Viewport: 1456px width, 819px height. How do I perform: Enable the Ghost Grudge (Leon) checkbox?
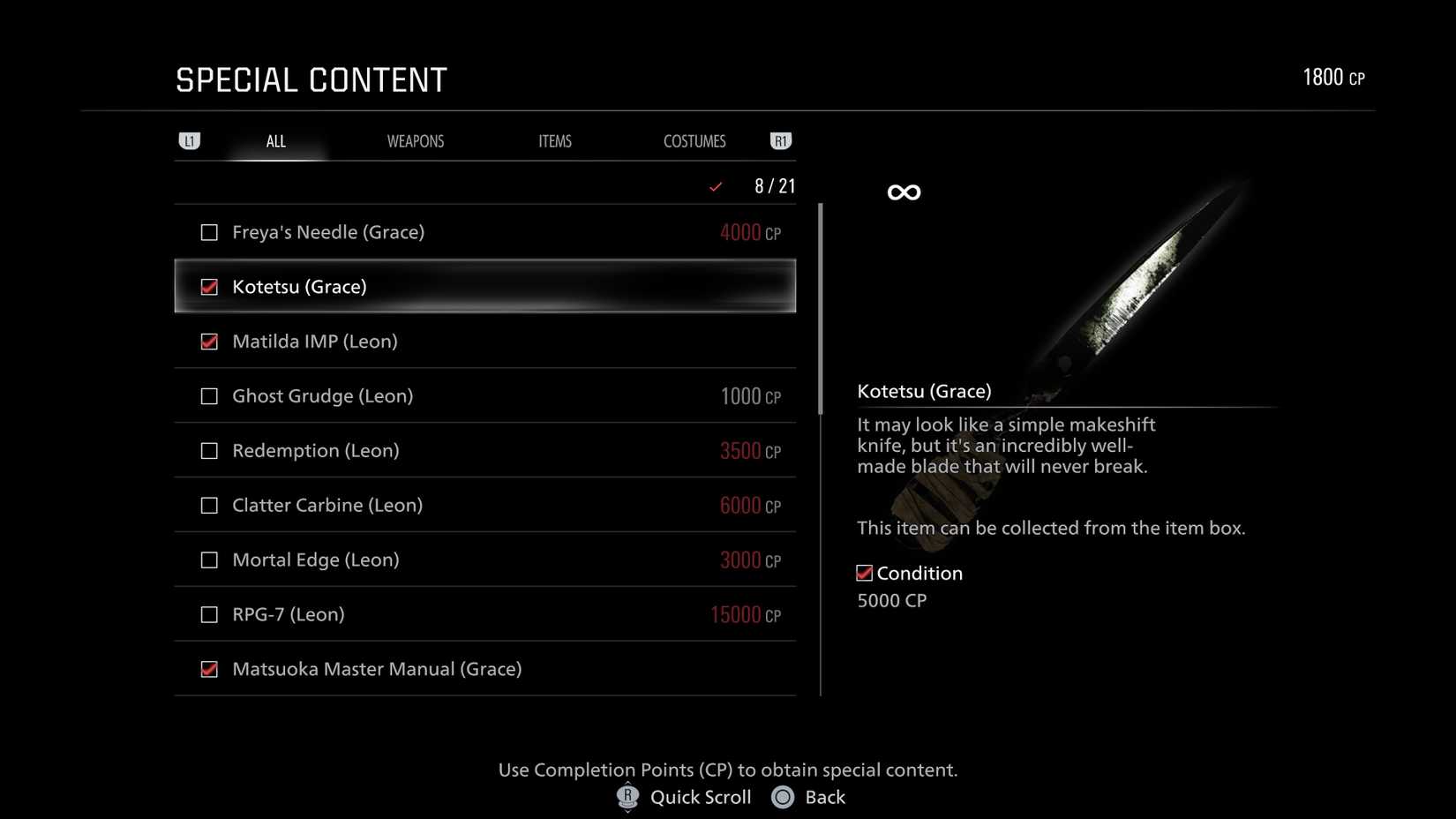coord(209,395)
